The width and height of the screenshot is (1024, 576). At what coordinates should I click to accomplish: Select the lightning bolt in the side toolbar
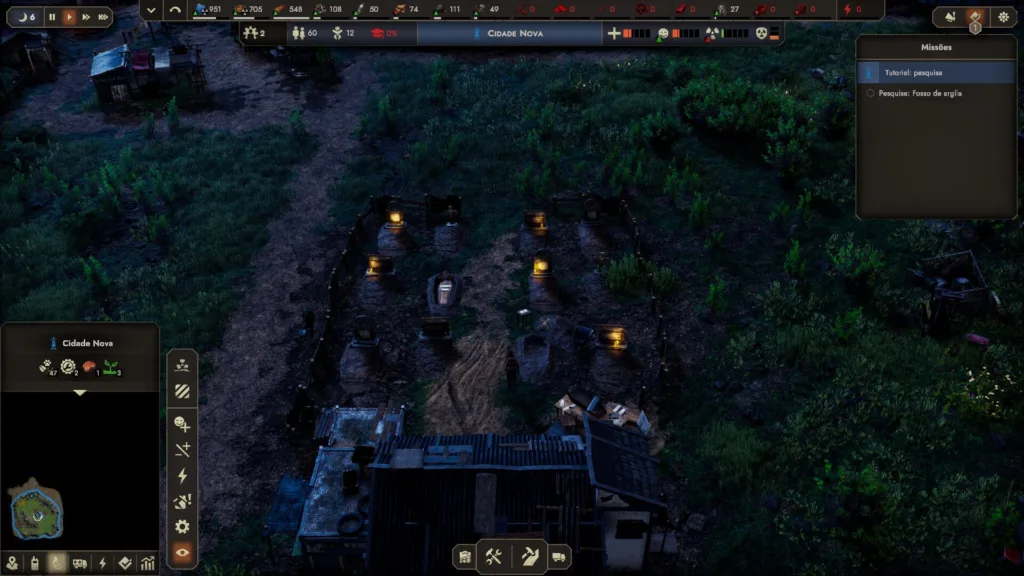182,475
